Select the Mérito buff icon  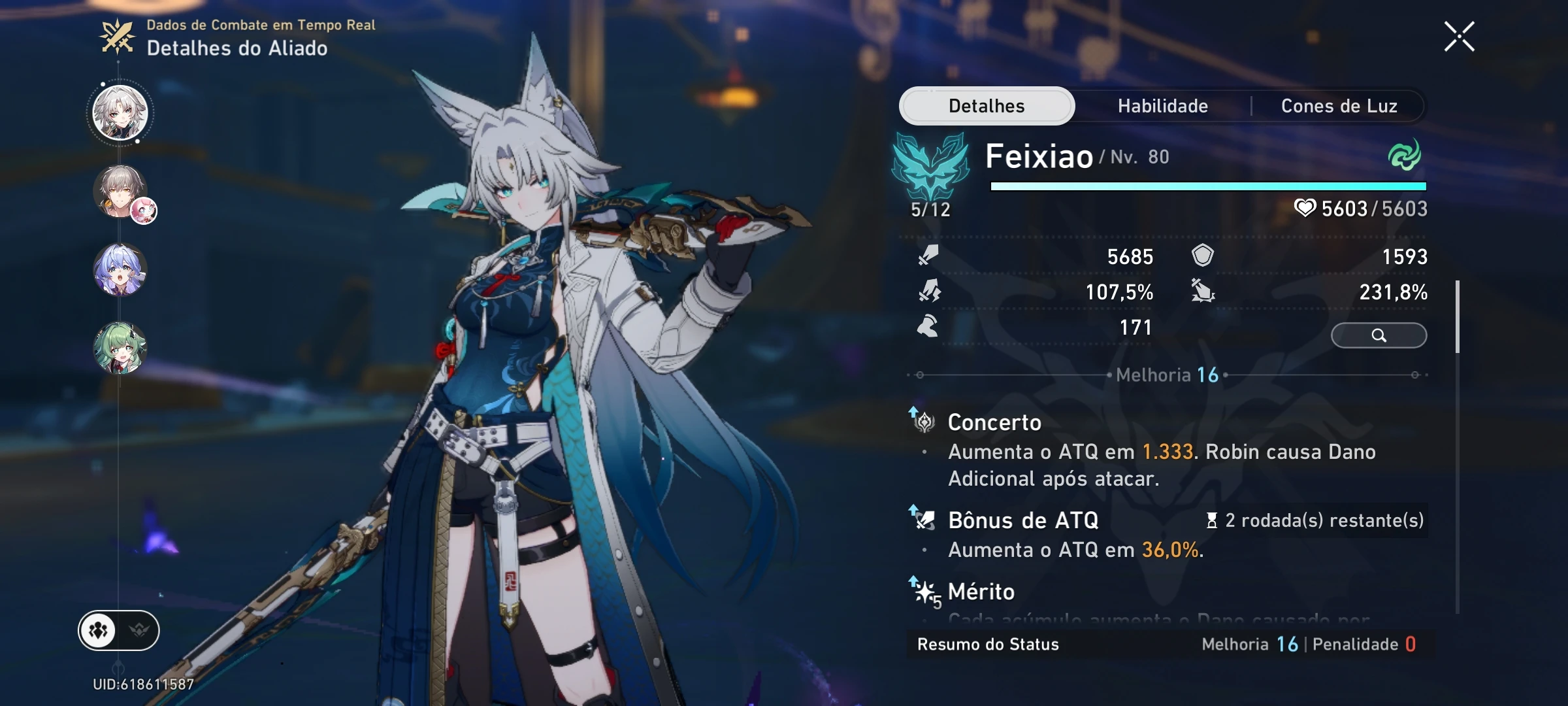[925, 592]
